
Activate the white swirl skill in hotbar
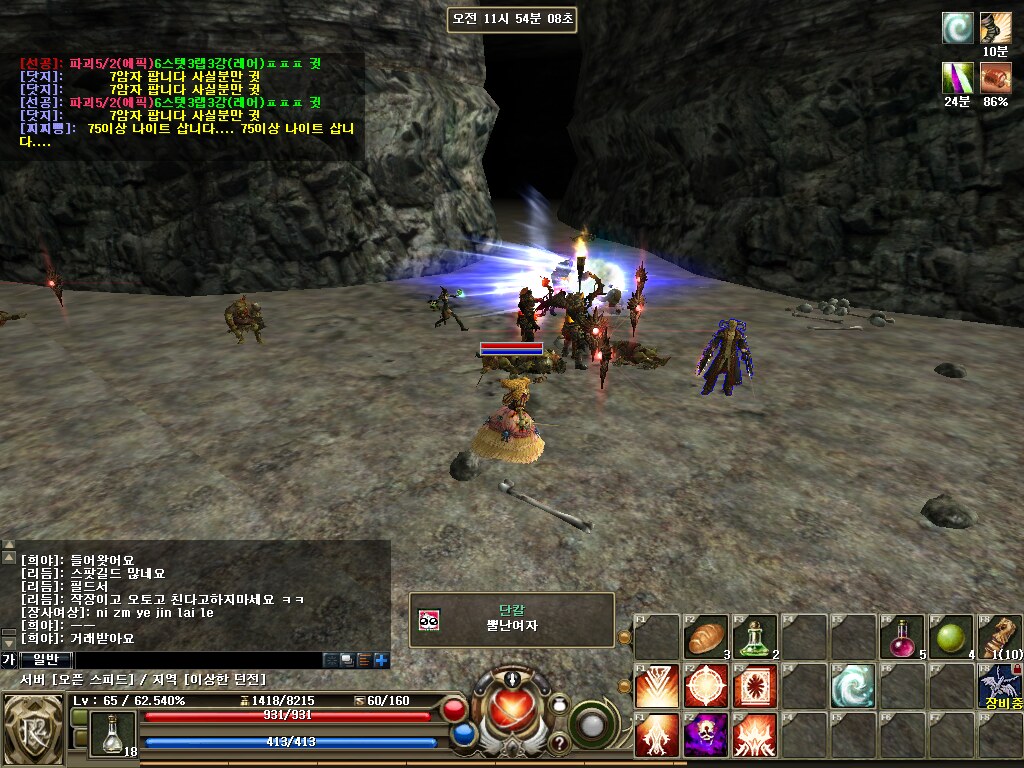pyautogui.click(x=853, y=685)
